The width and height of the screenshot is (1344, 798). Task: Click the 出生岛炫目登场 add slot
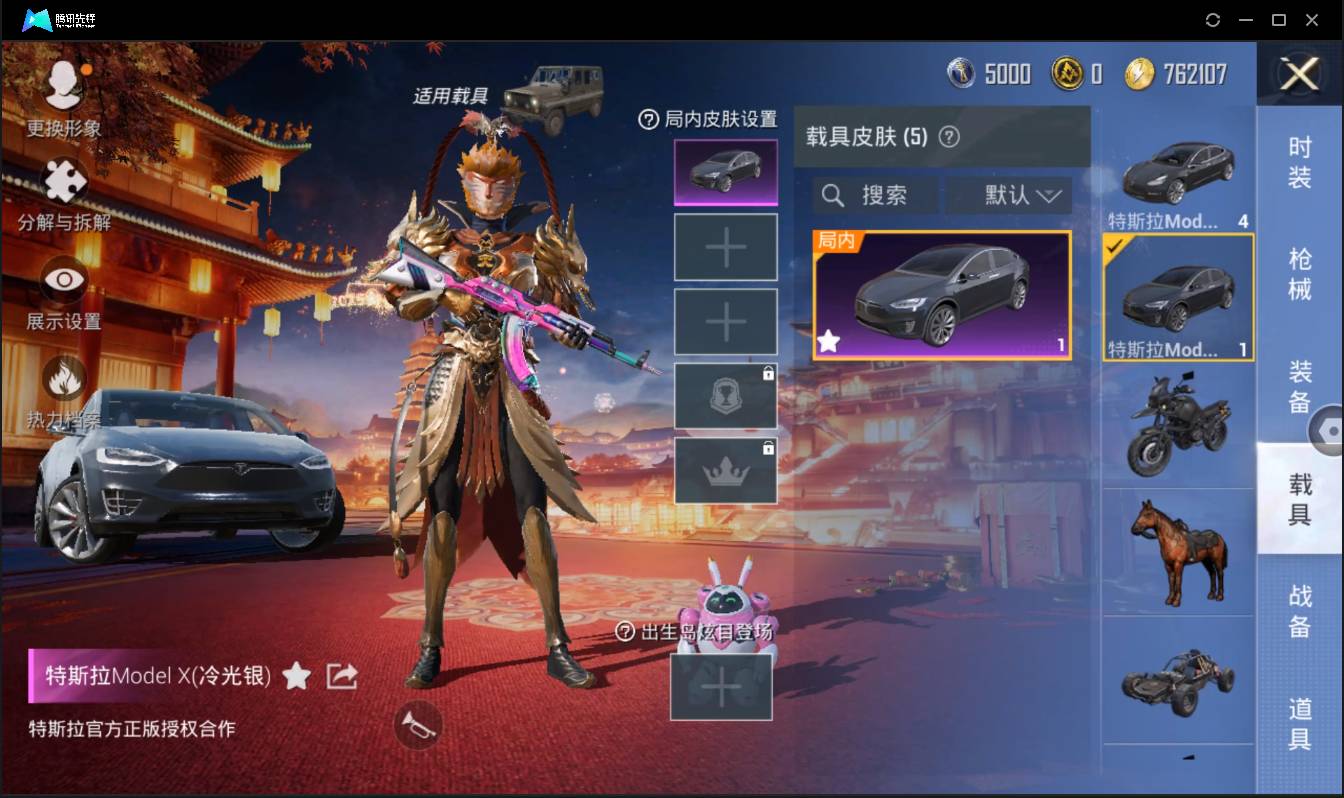pyautogui.click(x=721, y=687)
